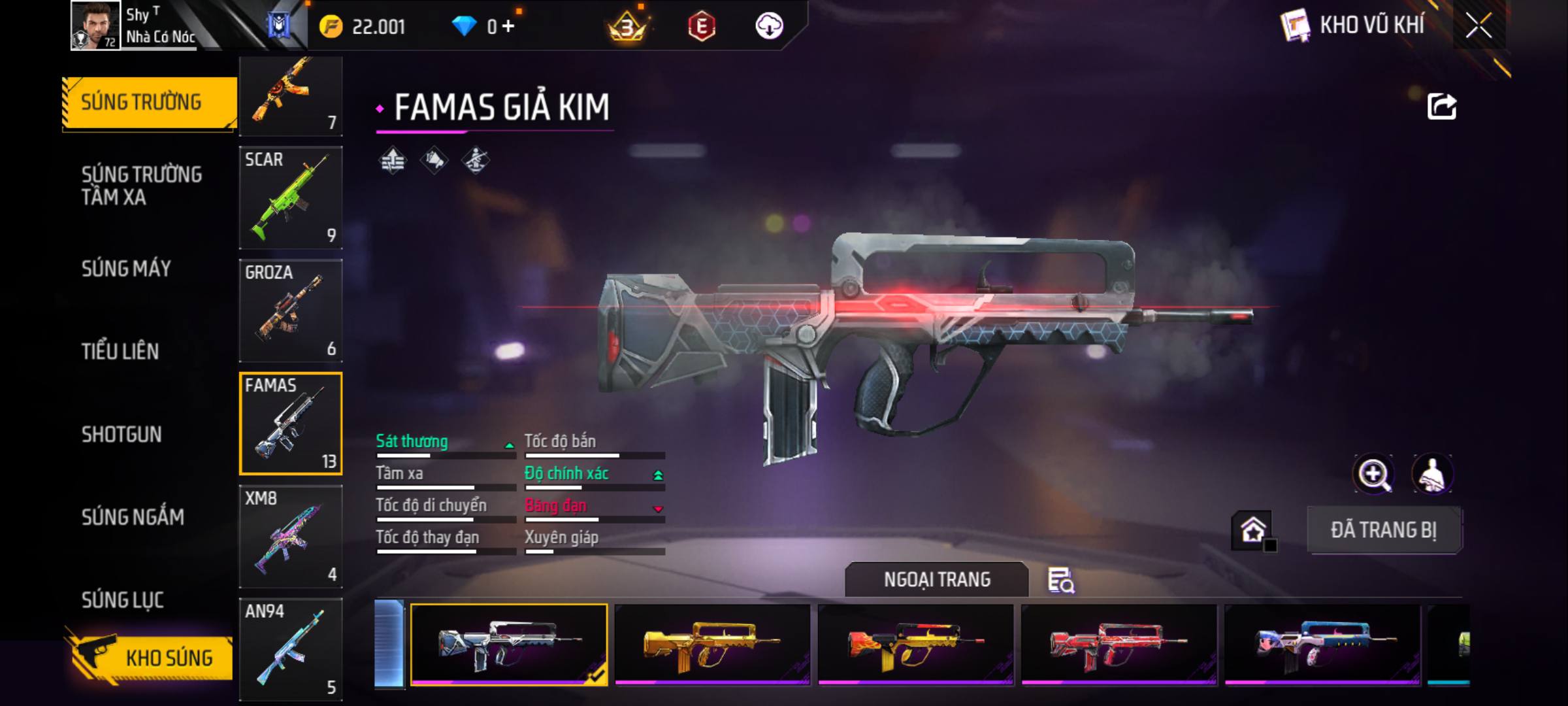Select the GROZA weapon tile

tap(291, 311)
